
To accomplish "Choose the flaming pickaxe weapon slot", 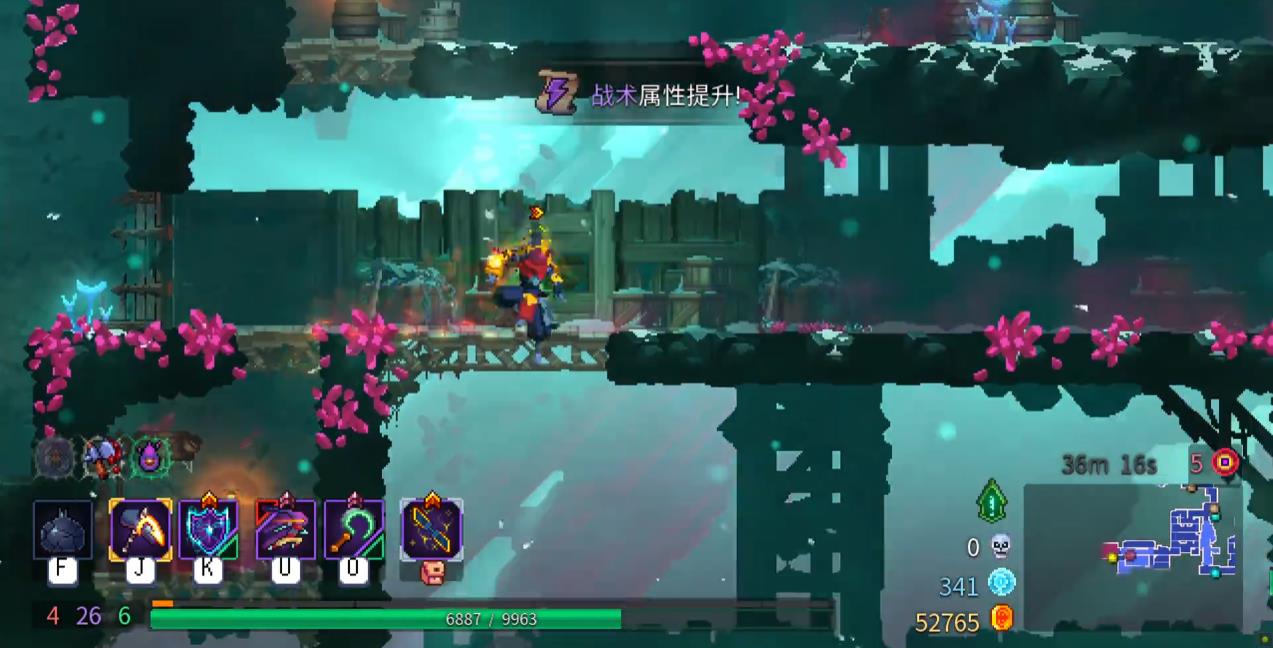I will point(140,530).
